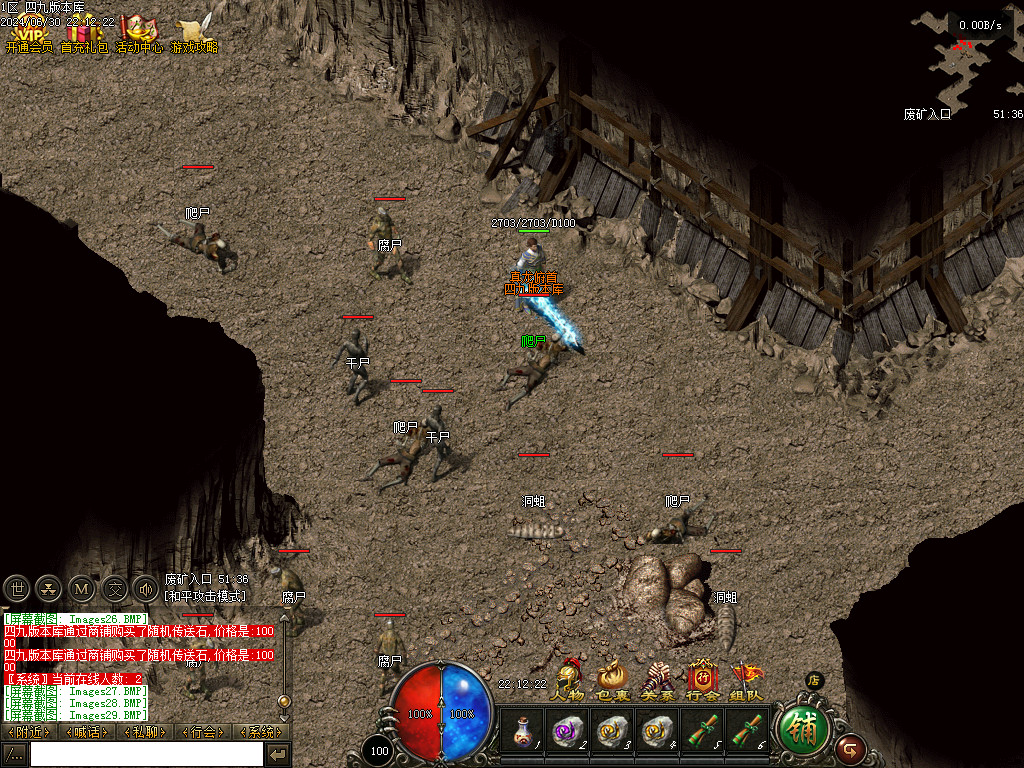Click the small round 店 store icon

(814, 681)
